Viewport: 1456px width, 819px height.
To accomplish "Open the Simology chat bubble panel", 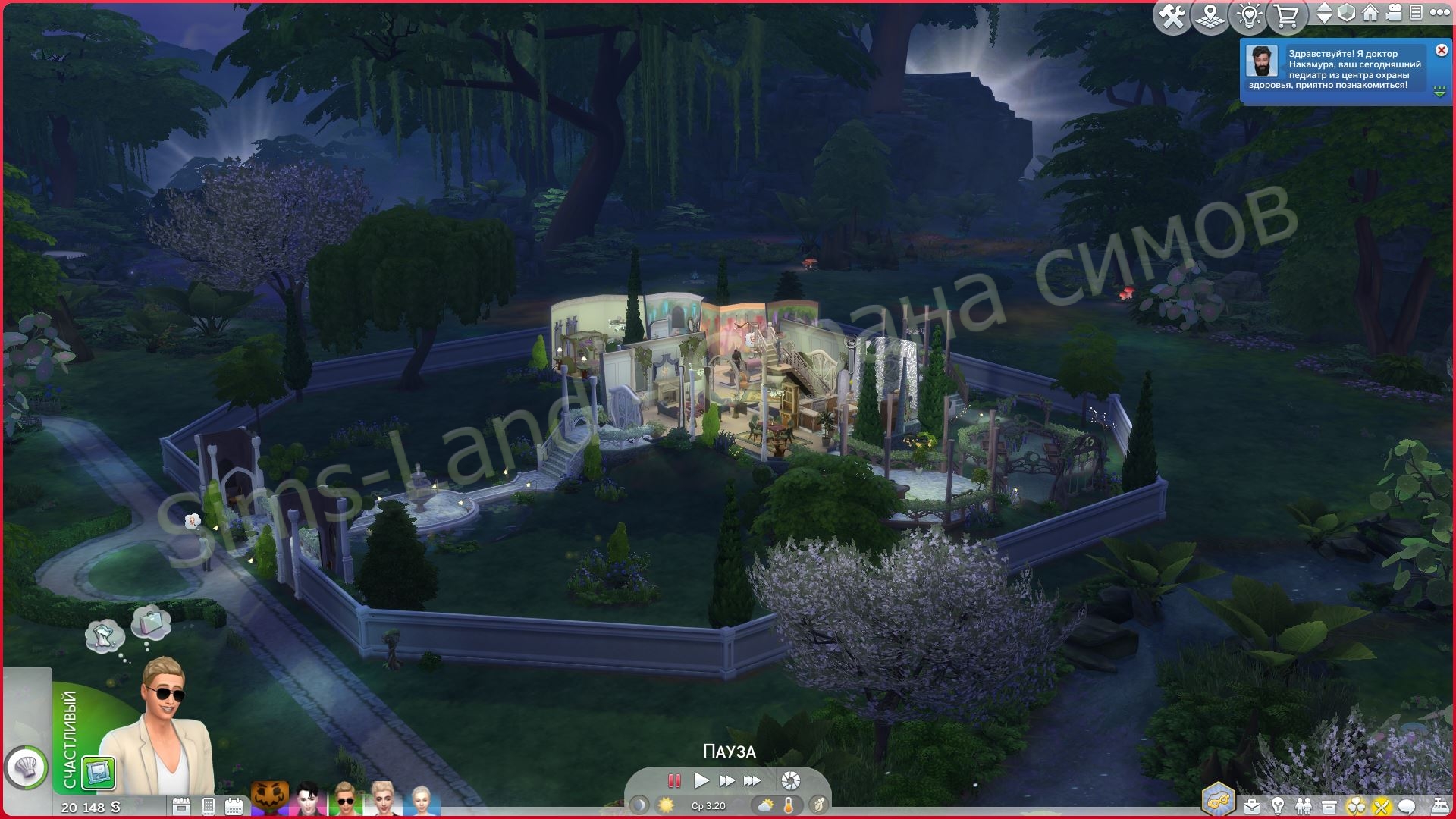I will [x=1407, y=802].
